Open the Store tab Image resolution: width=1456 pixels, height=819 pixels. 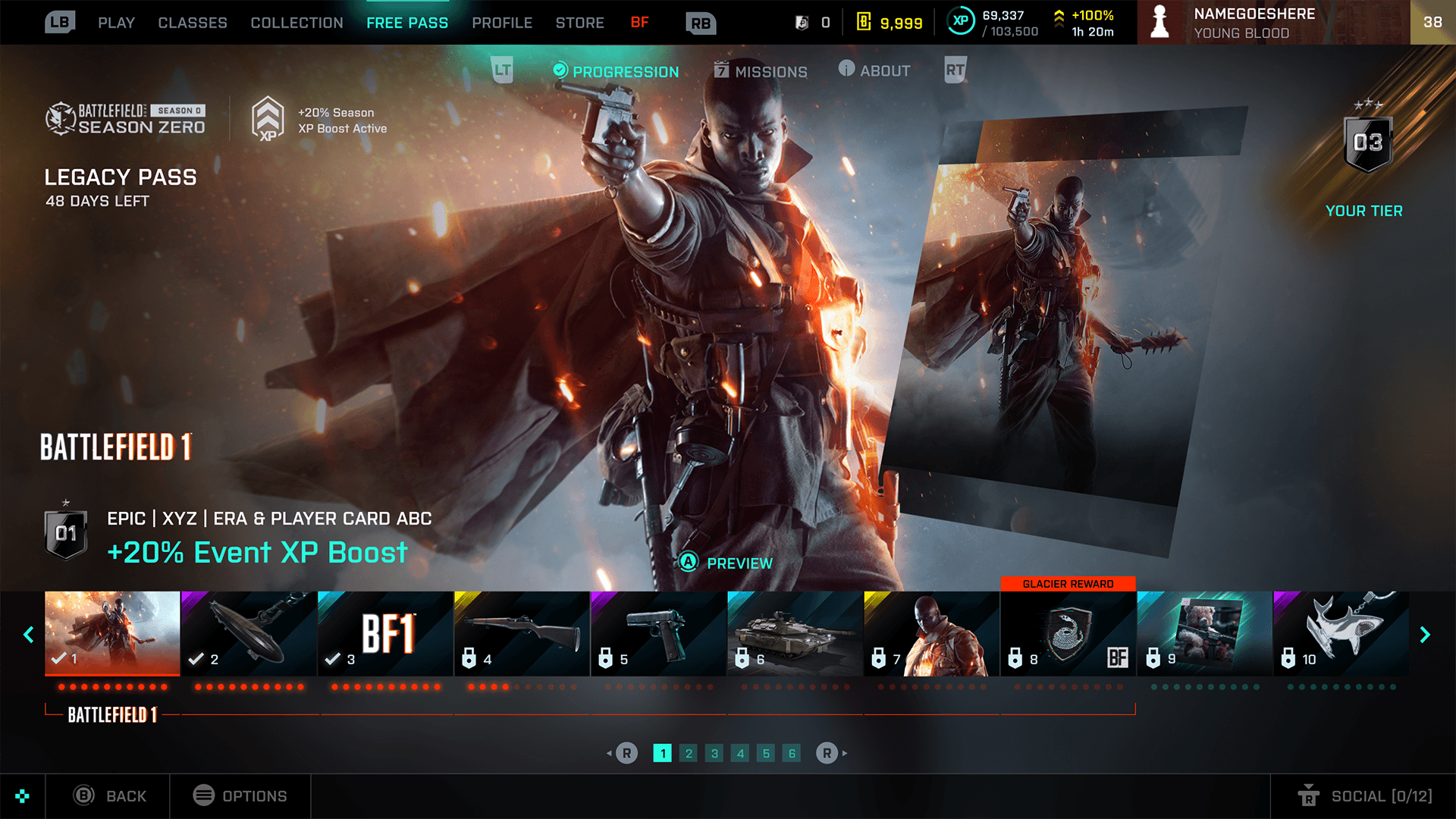(579, 23)
